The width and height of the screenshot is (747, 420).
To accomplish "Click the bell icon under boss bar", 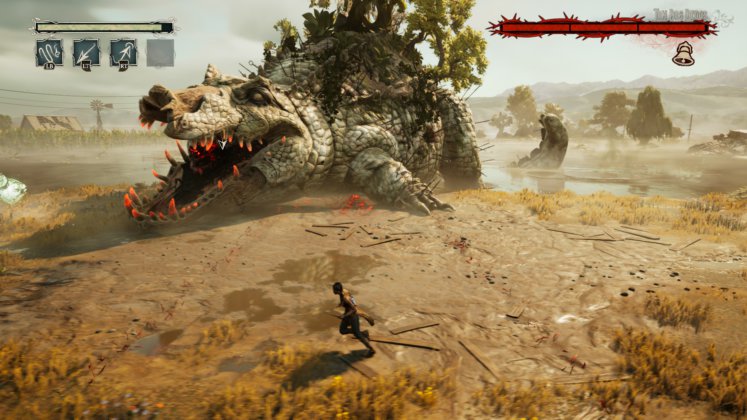I will click(683, 55).
